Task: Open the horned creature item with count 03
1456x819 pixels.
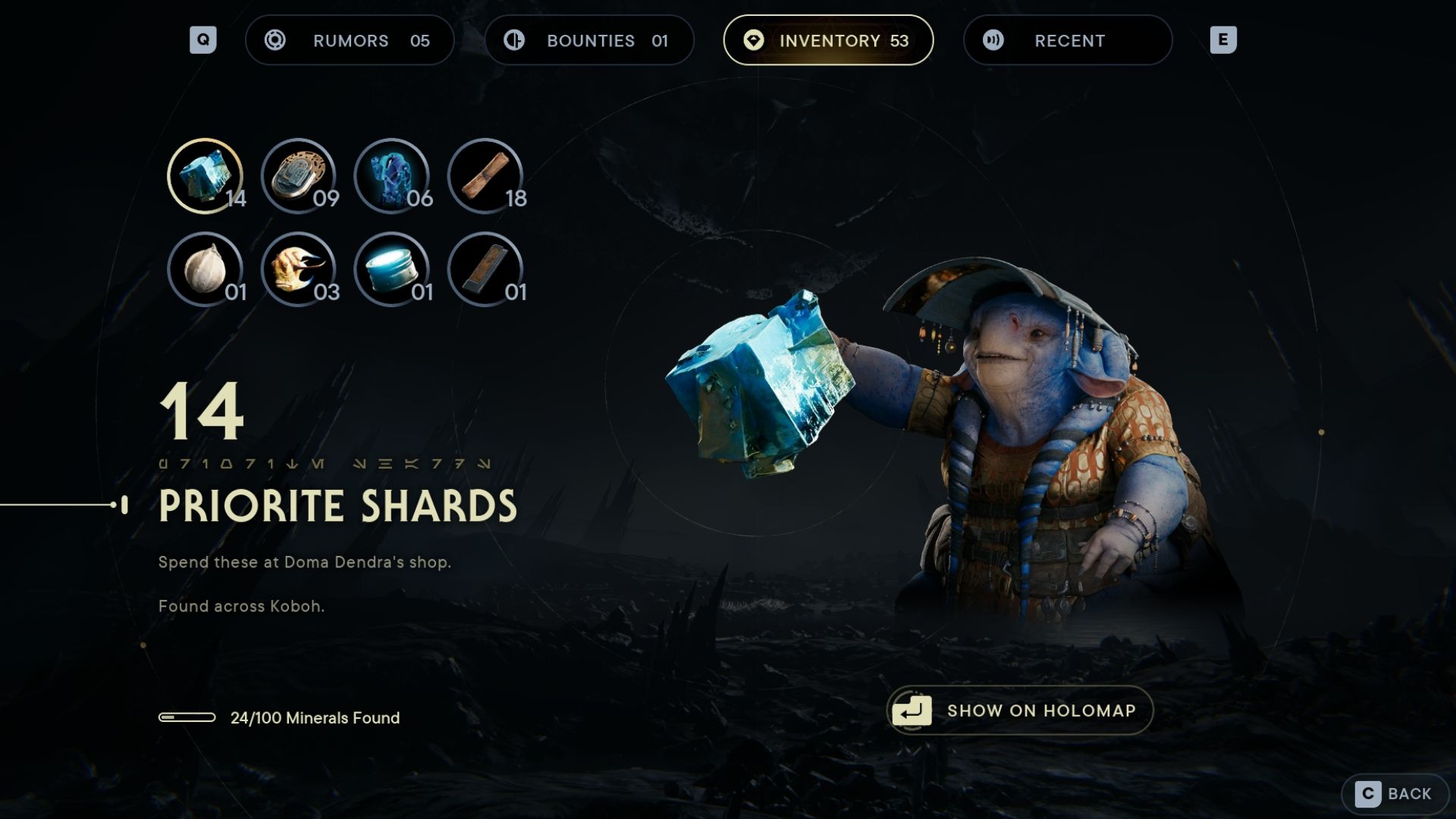Action: [299, 269]
